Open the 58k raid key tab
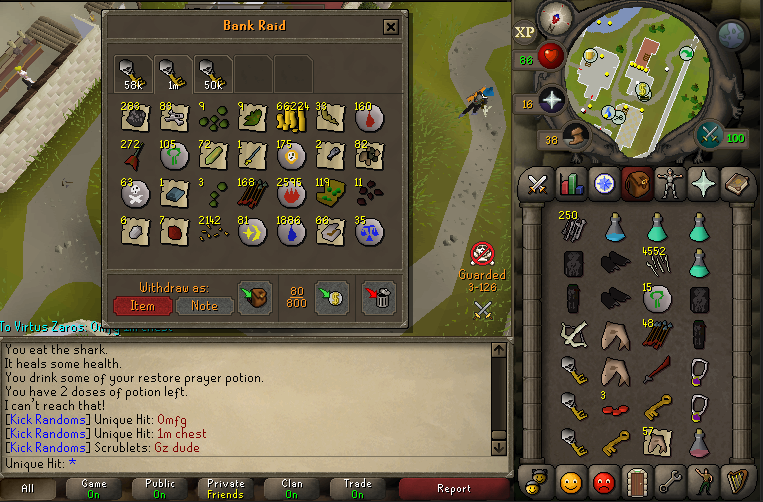 click(x=131, y=73)
